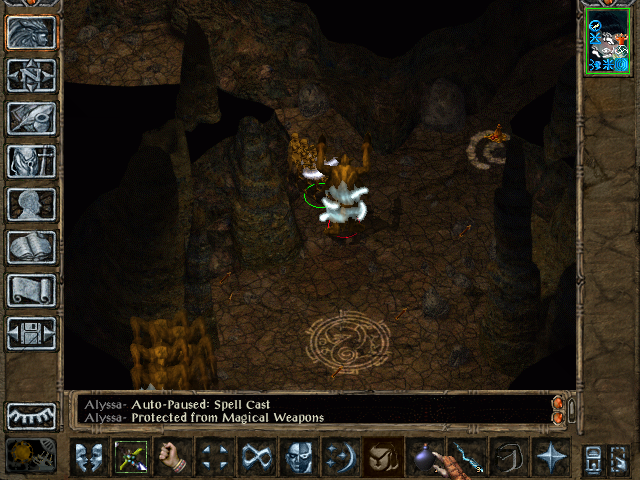The height and width of the screenshot is (480, 640).
Task: Activate the dialogue masks button
Action: click(89, 457)
